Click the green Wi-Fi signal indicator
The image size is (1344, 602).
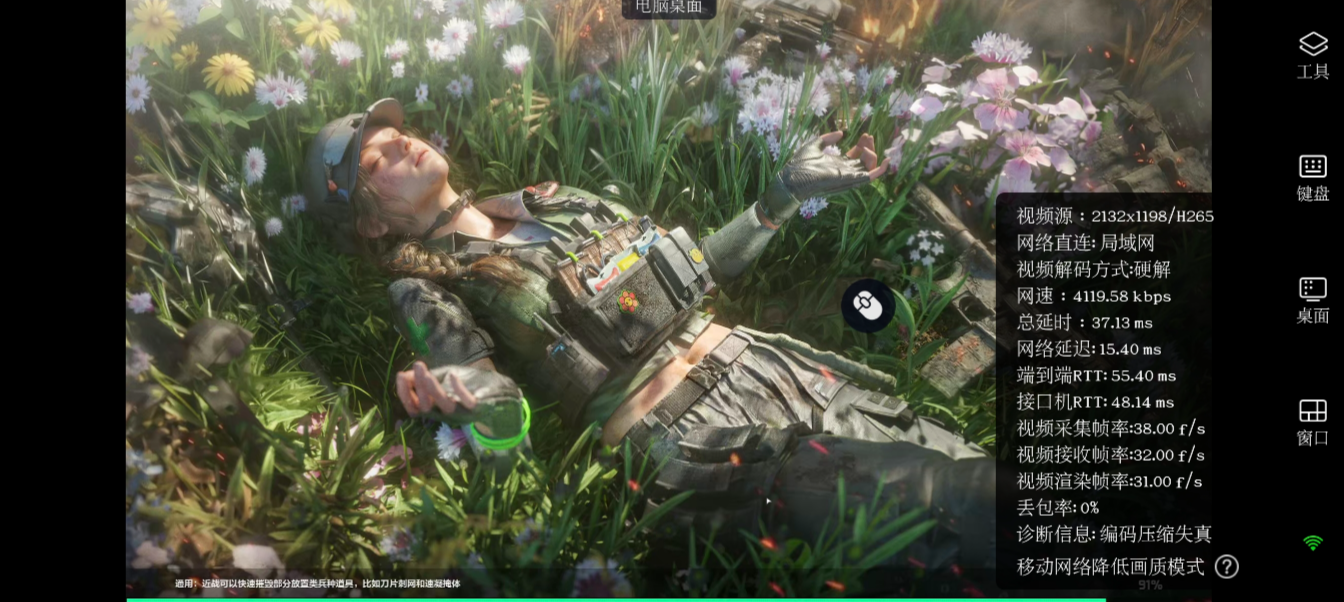tap(1313, 543)
